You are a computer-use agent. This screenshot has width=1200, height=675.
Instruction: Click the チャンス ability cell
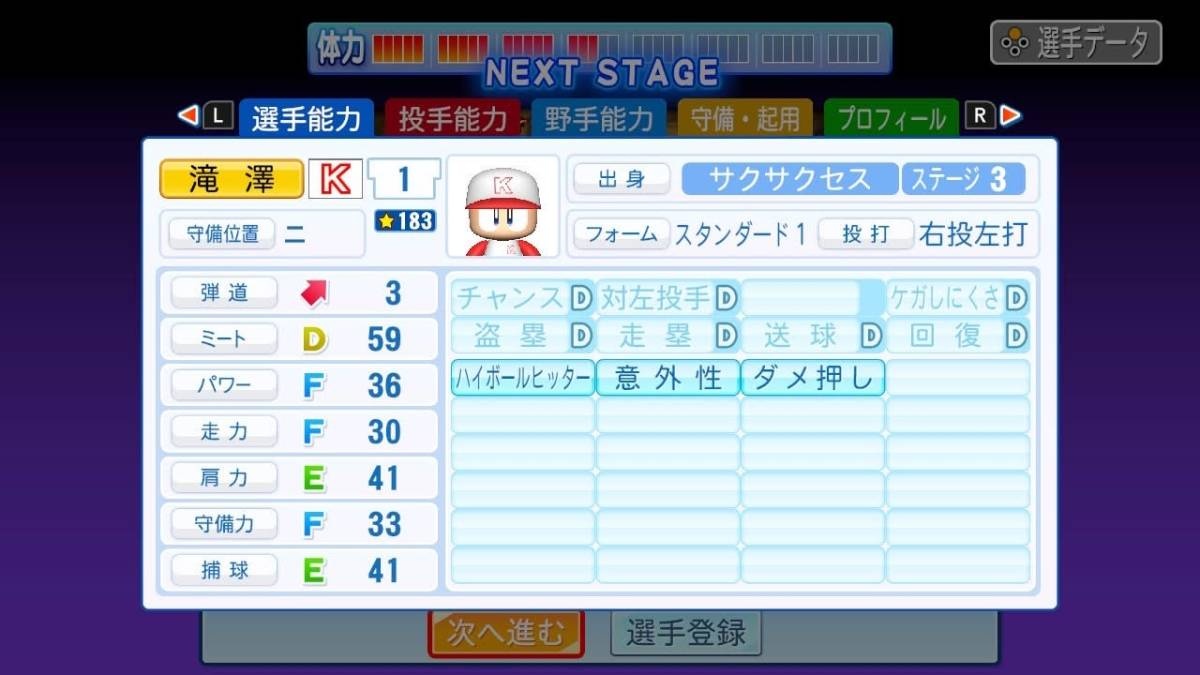523,298
